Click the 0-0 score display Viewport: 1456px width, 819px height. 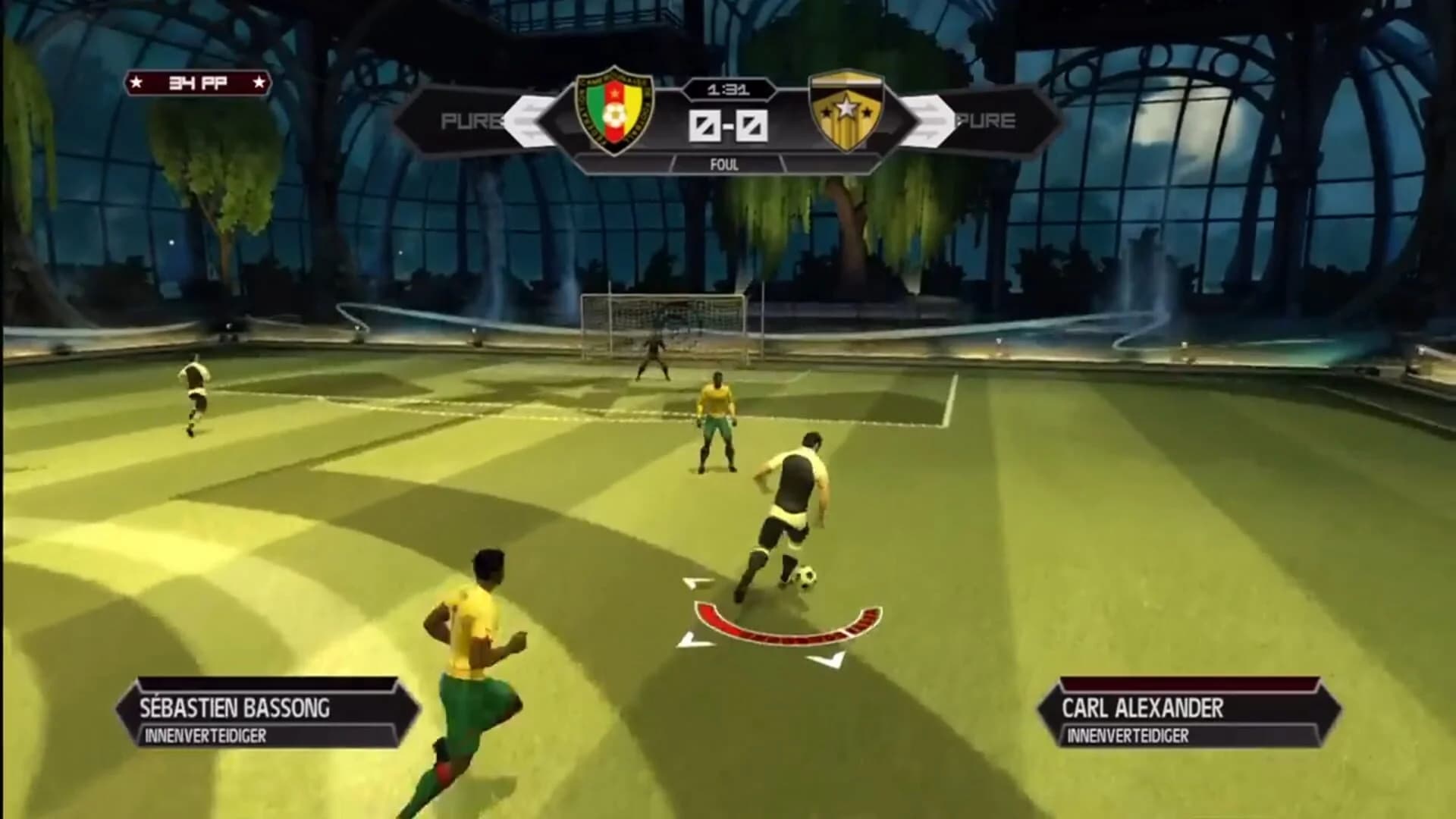(728, 126)
